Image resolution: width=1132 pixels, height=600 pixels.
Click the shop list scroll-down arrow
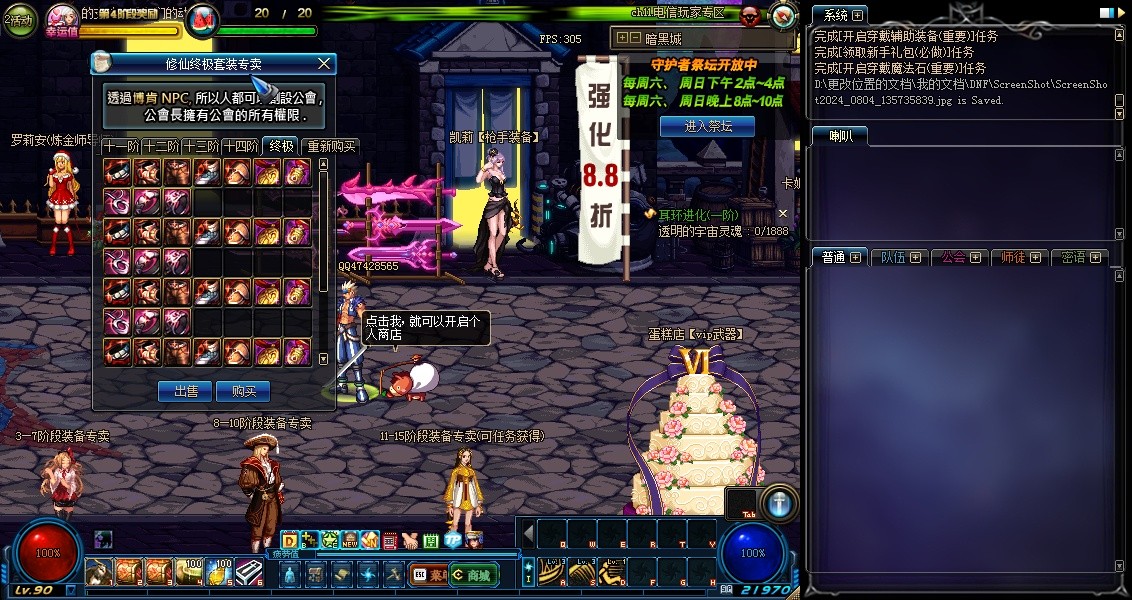click(322, 358)
